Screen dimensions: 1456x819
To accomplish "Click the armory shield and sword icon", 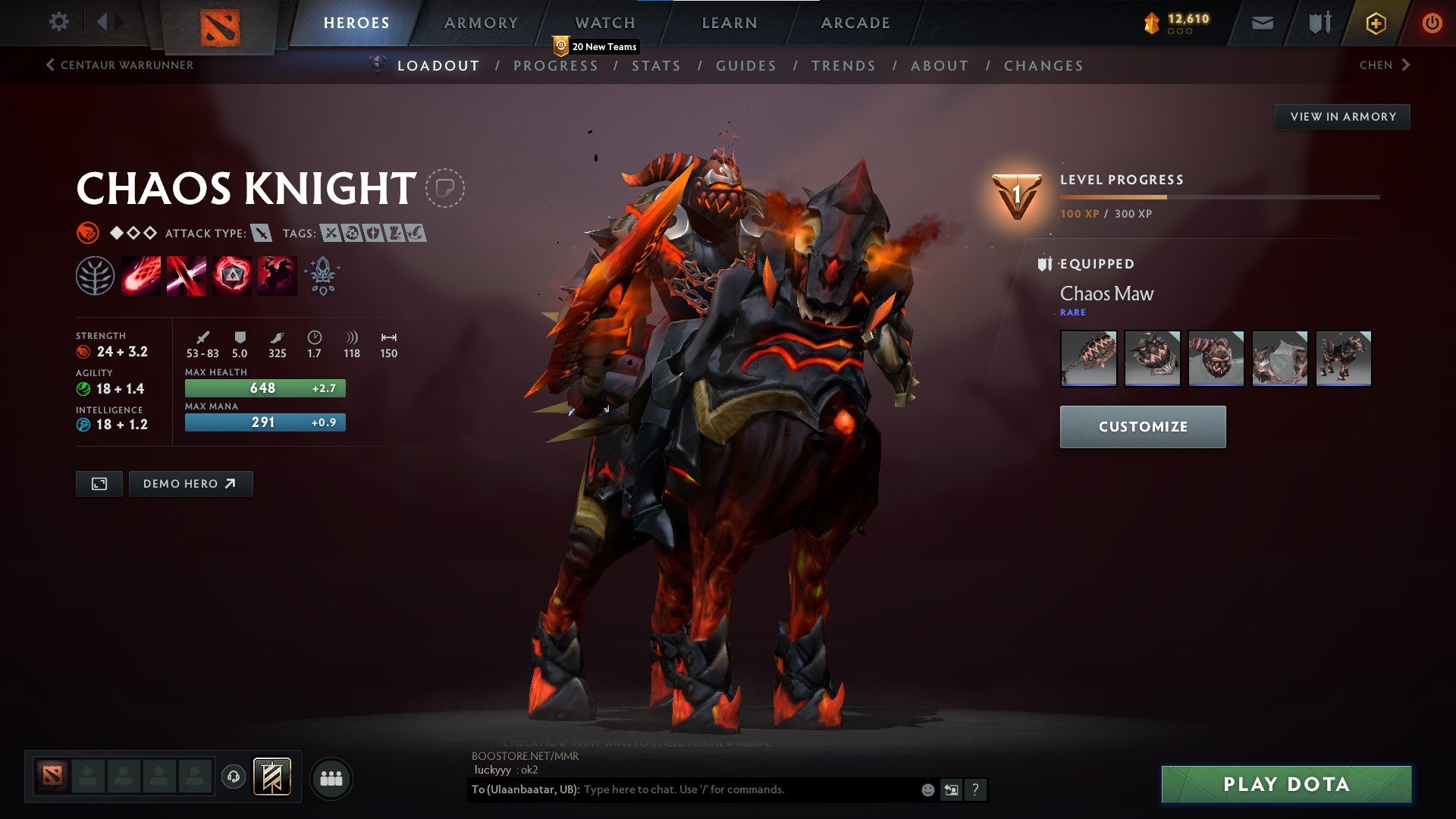I will click(1319, 22).
